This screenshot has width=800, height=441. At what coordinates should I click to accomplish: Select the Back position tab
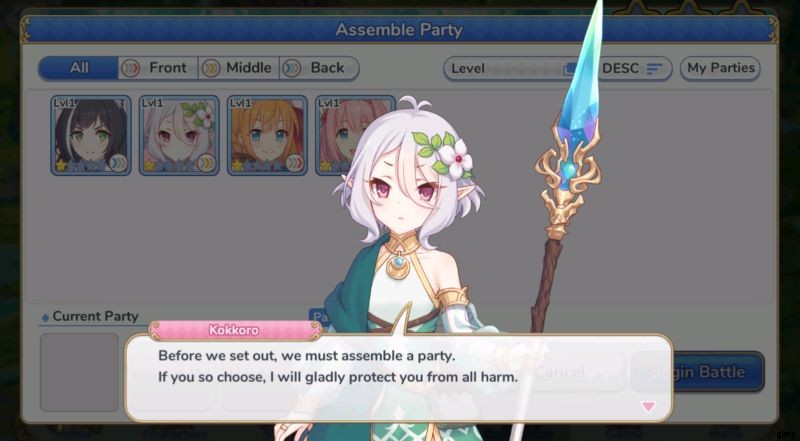pyautogui.click(x=318, y=68)
